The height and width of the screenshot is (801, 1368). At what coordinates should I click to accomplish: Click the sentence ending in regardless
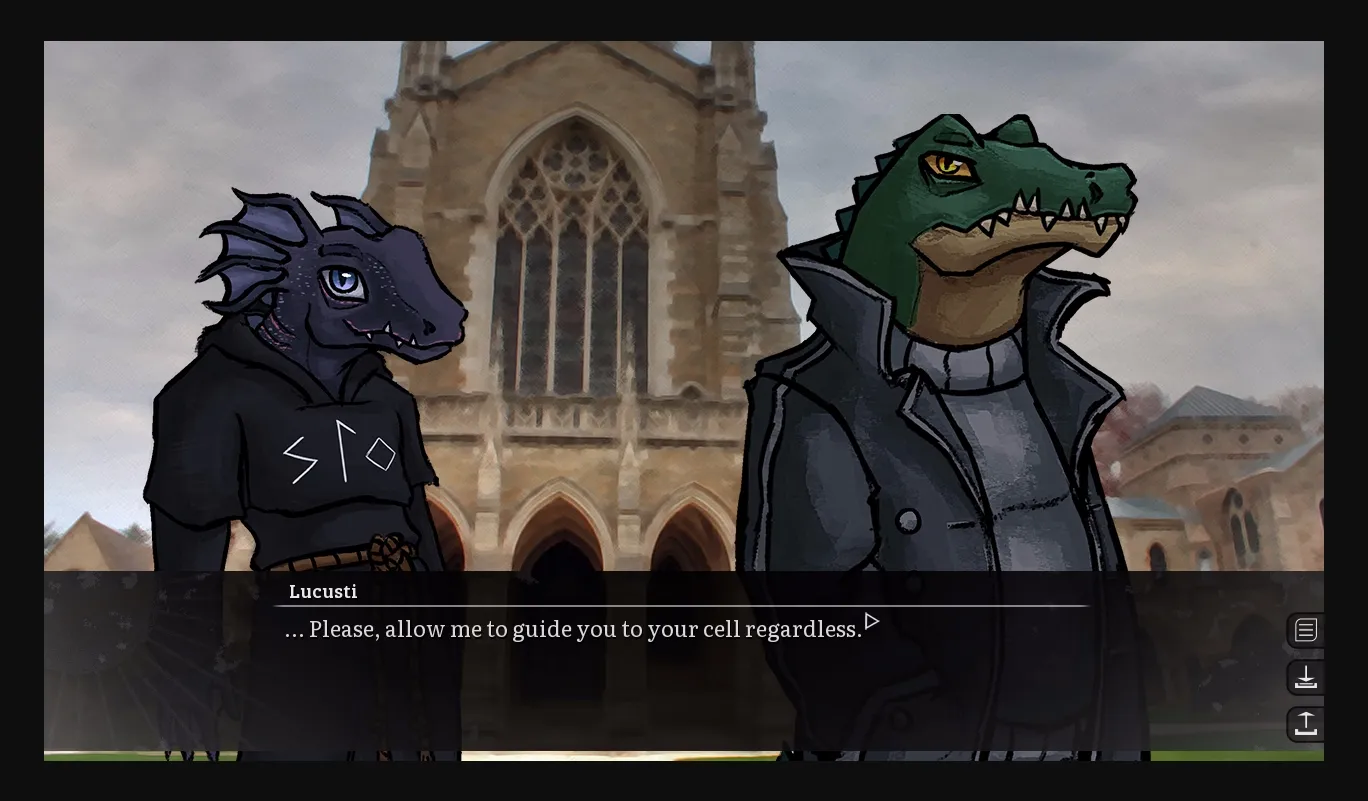573,629
